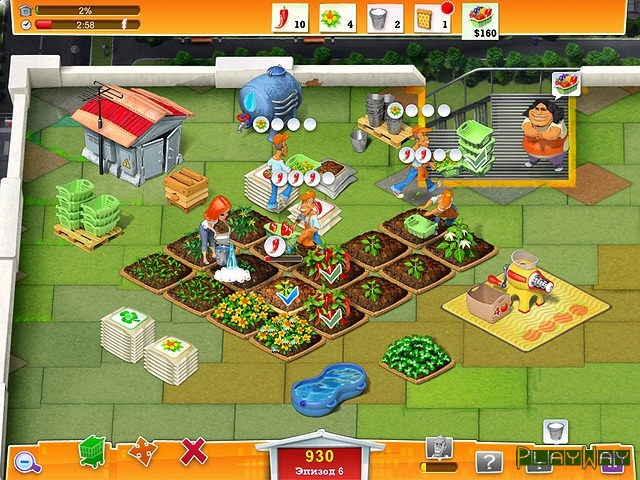
Task: Select the metal bucket order card
Action: pos(383,18)
